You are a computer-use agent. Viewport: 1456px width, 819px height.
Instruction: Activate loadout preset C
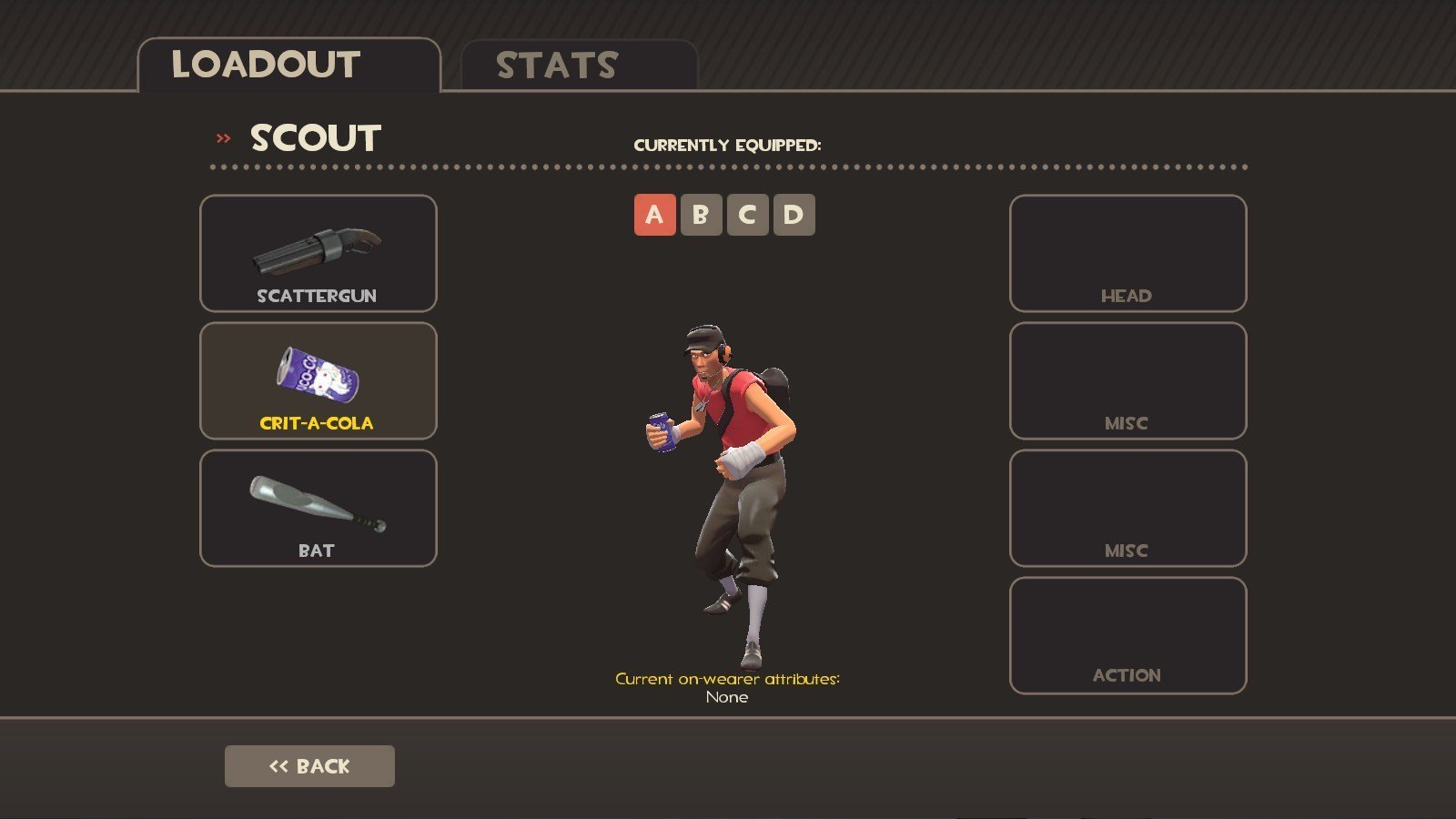(747, 215)
